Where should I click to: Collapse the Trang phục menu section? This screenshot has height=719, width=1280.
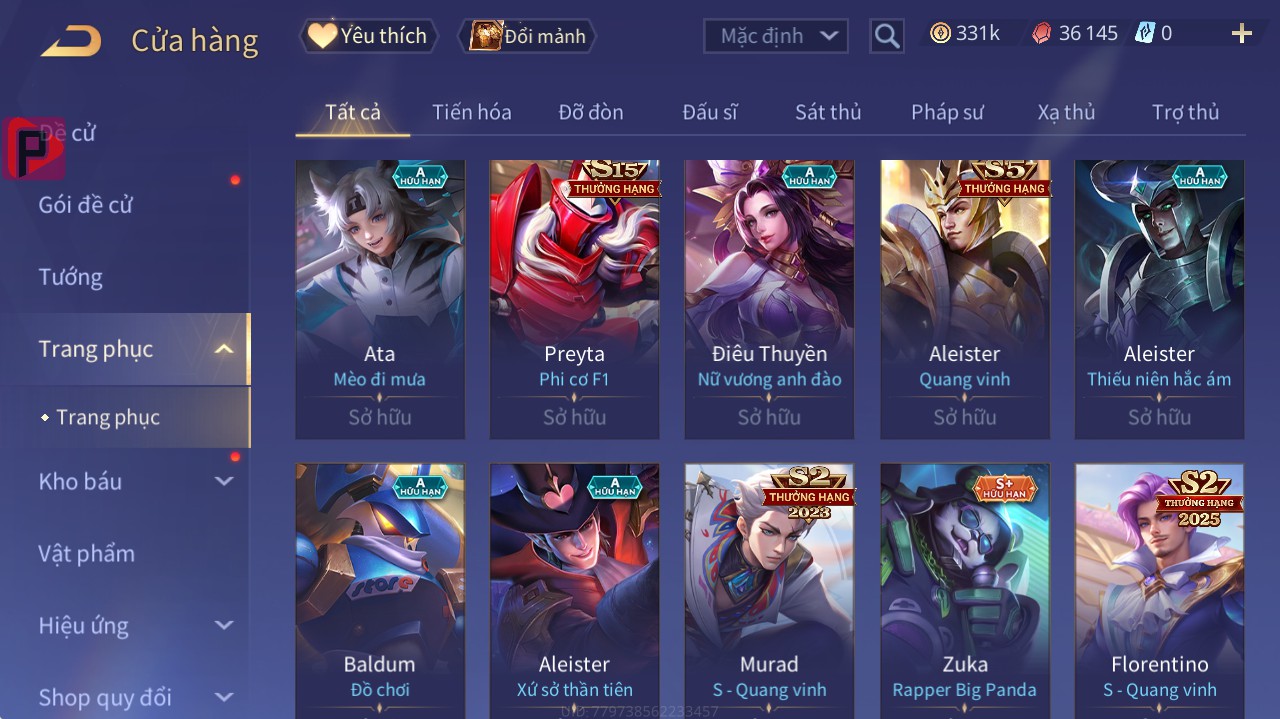[224, 349]
